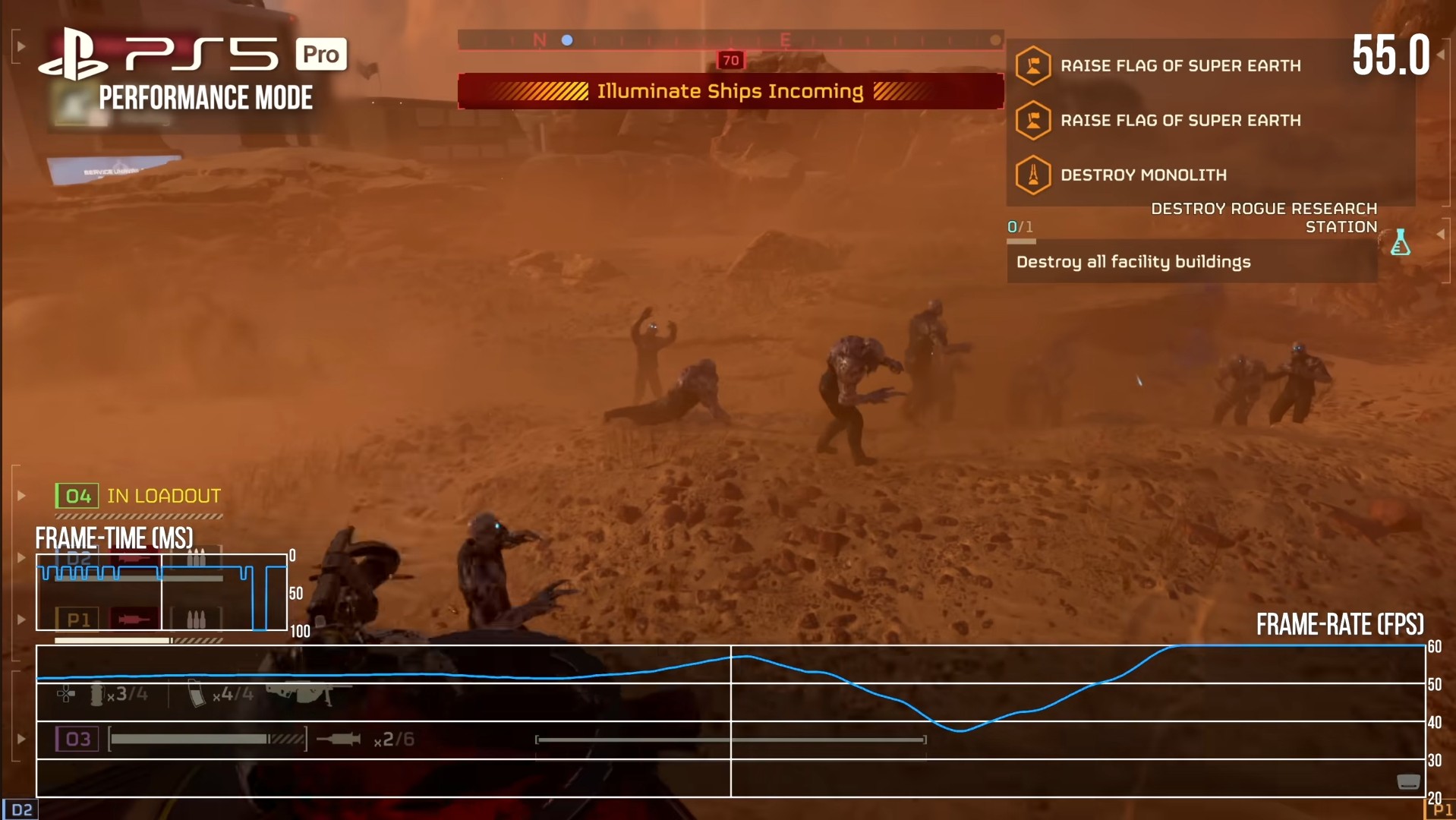Click the frame-rate graph overlay
Image resolution: width=1456 pixels, height=820 pixels.
pos(730,721)
